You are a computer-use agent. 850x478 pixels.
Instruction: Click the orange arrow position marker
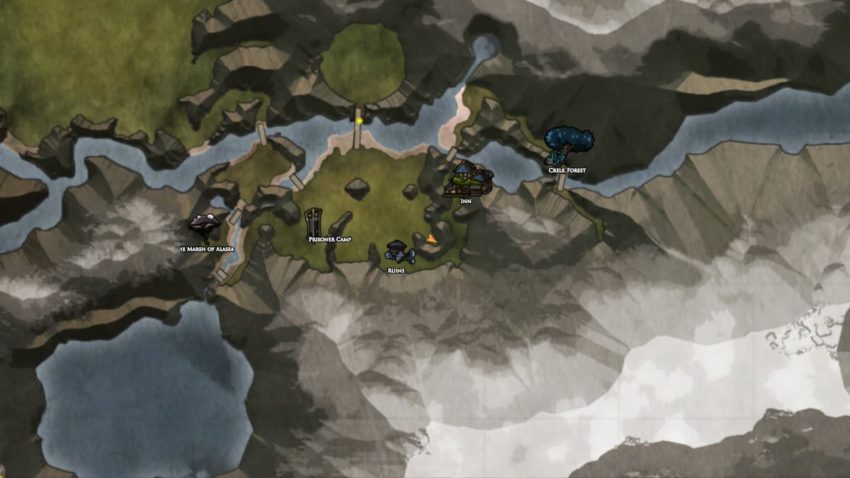tap(432, 238)
